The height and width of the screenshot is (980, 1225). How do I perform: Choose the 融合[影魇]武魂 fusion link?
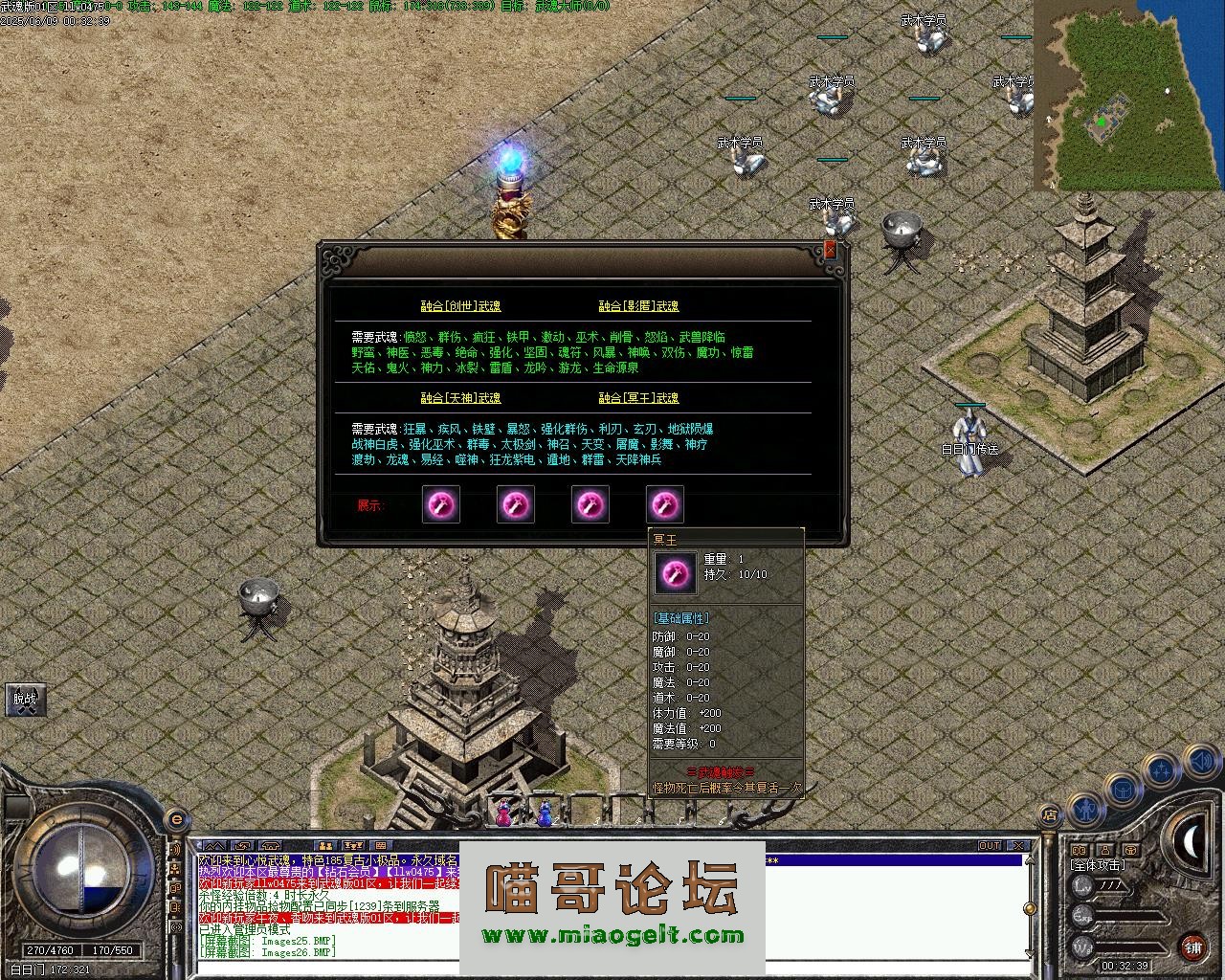click(638, 306)
